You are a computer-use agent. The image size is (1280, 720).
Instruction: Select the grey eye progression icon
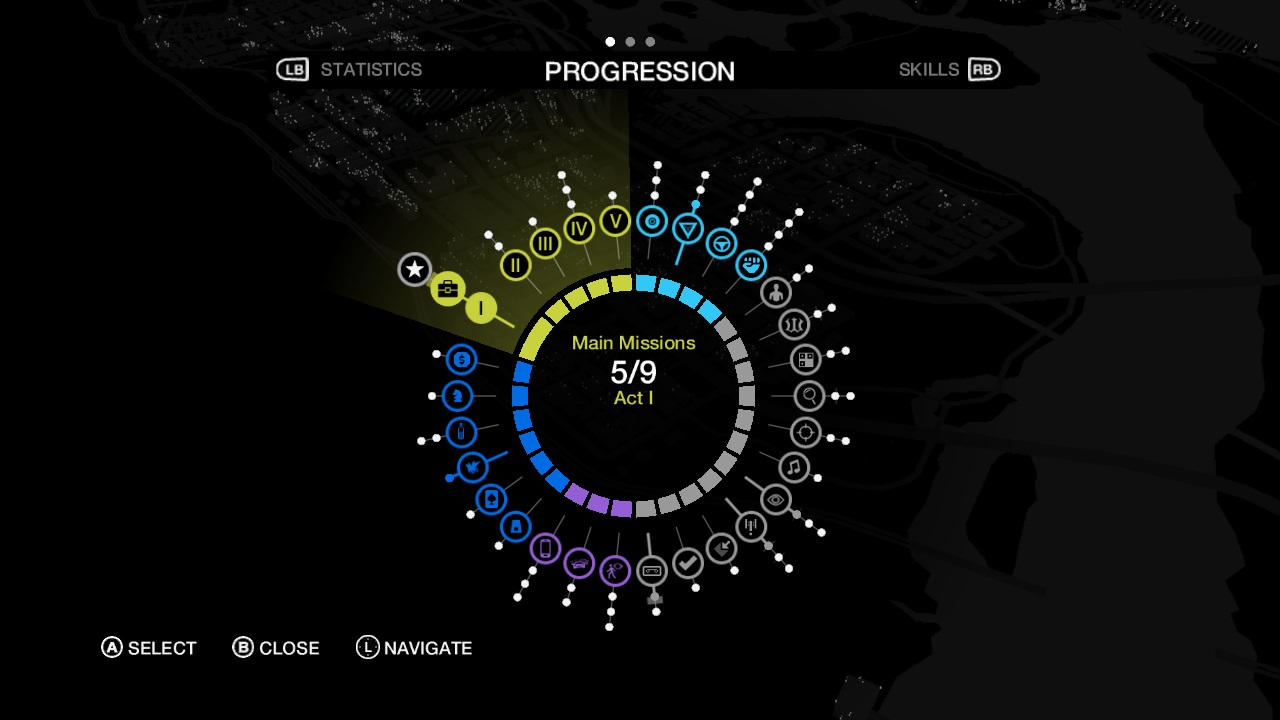pyautogui.click(x=776, y=499)
